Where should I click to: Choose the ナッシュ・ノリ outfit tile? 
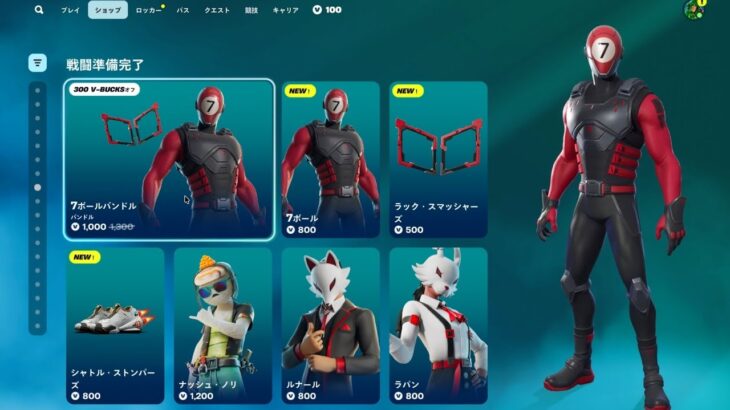pyautogui.click(x=222, y=325)
